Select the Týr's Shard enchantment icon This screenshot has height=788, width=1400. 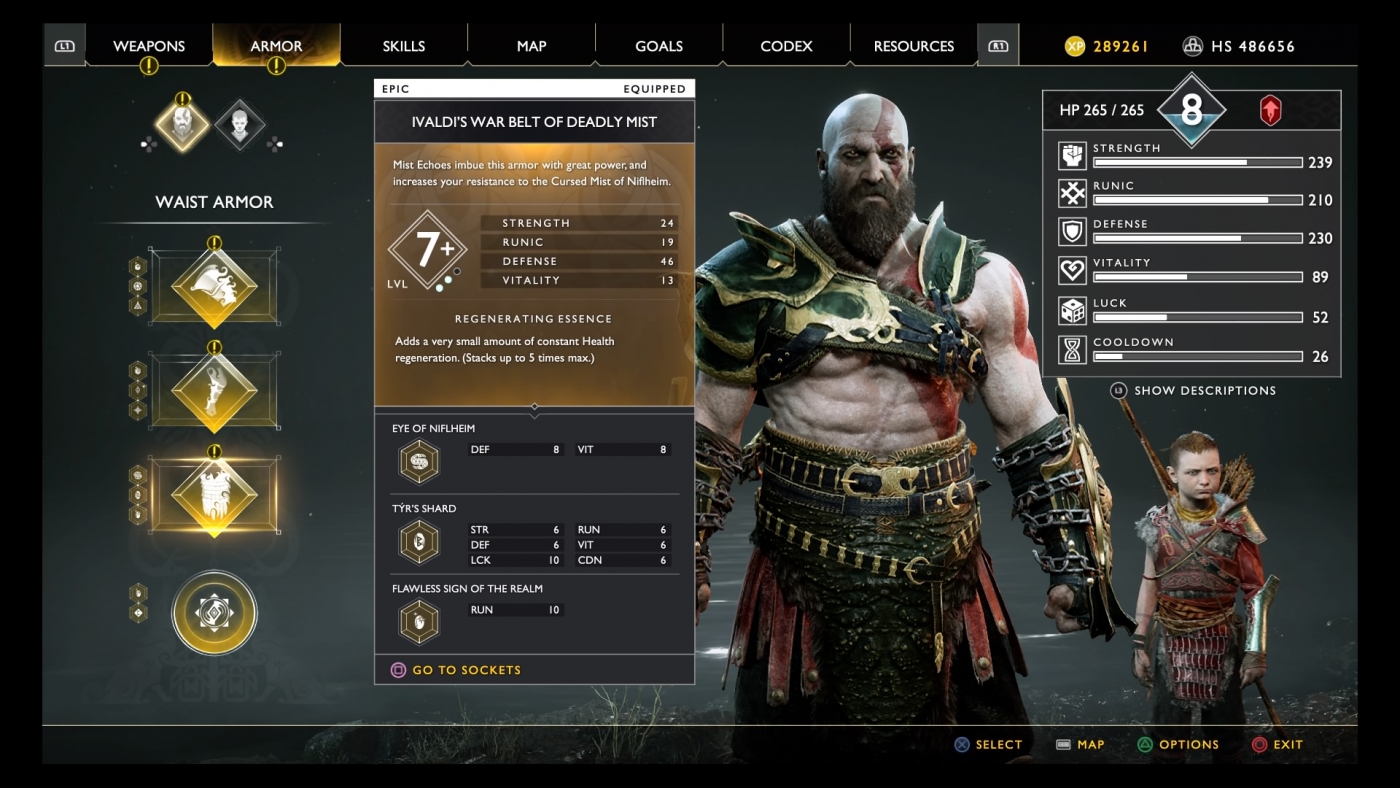point(419,542)
